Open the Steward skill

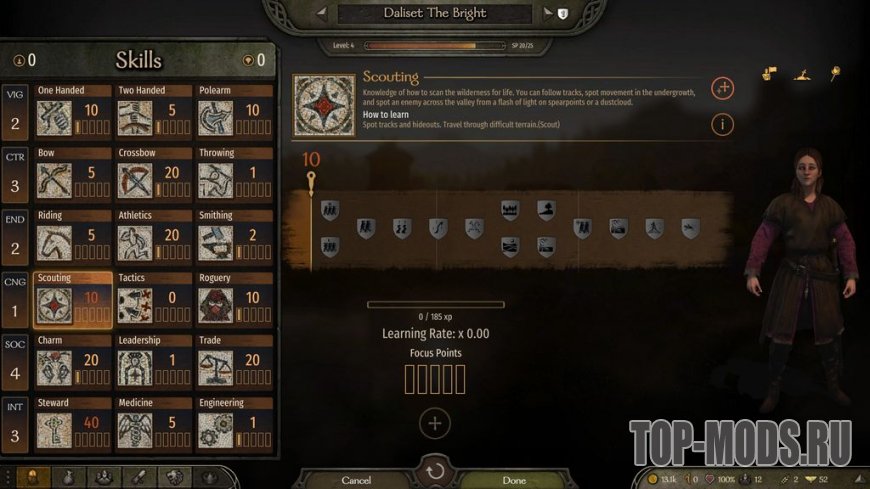point(72,424)
